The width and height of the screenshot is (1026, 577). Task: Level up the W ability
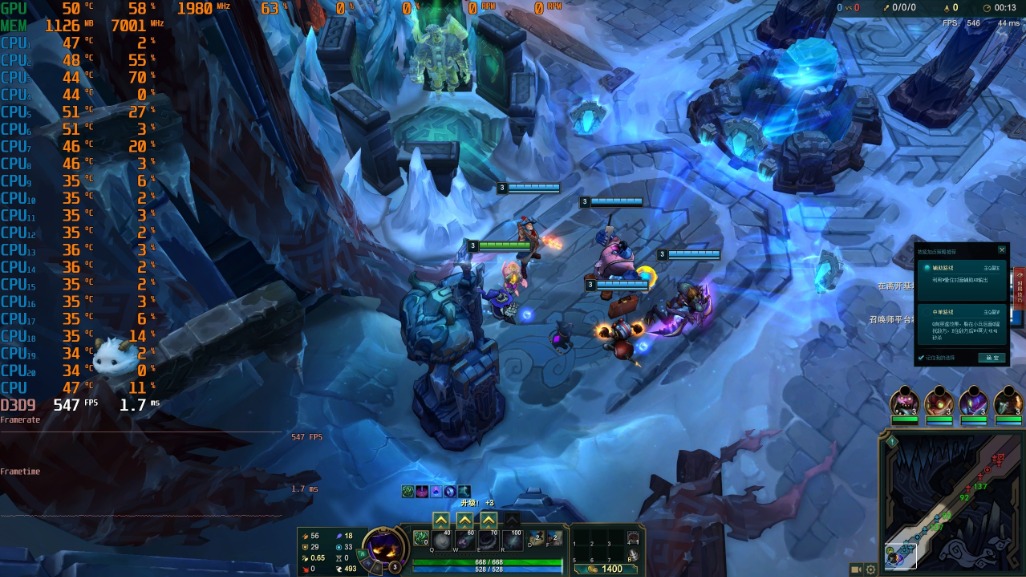[x=464, y=520]
